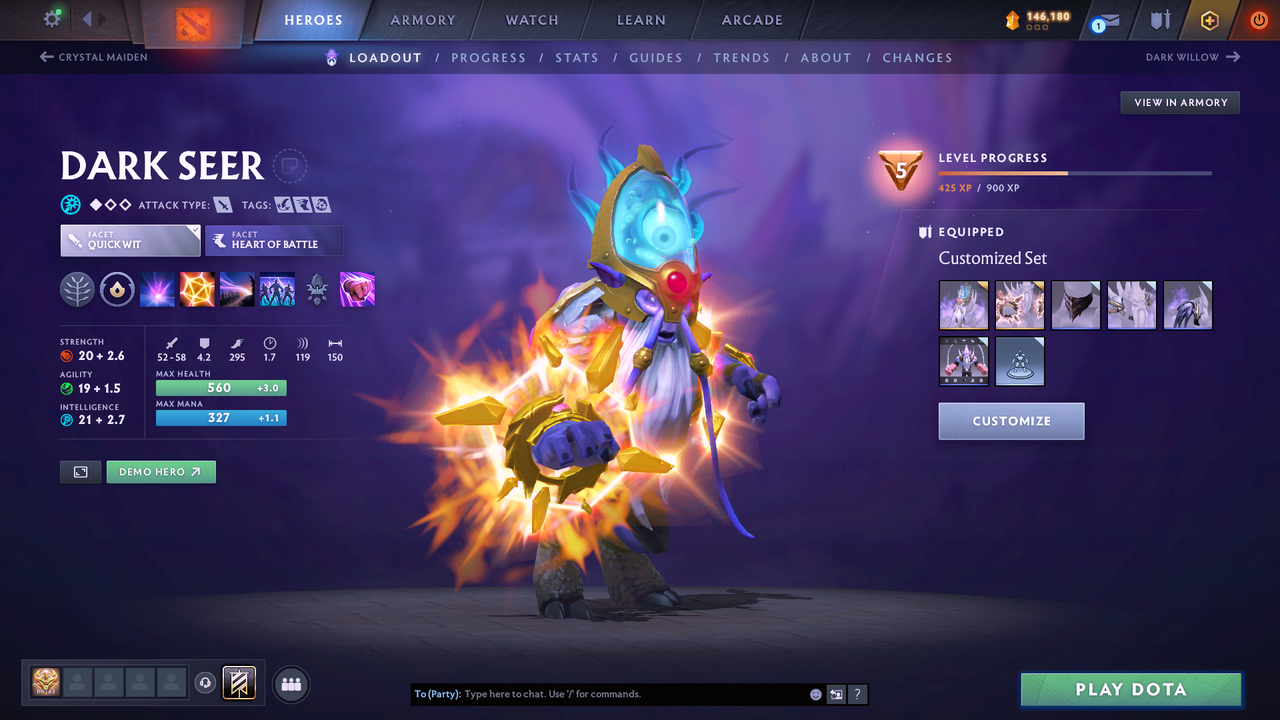
Task: Click the Level Progress XP bar
Action: [x=1076, y=172]
